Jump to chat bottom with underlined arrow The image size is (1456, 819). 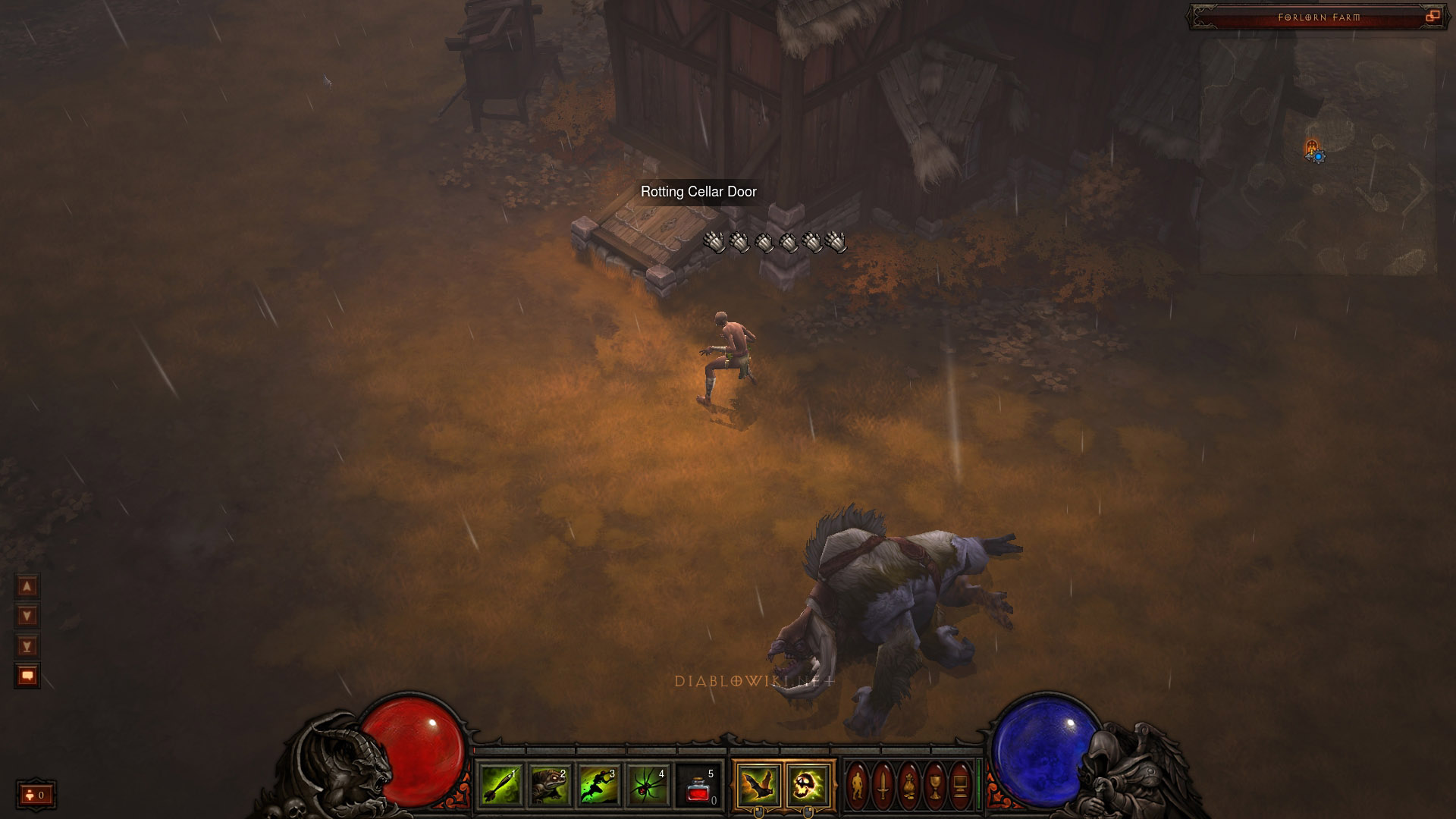click(27, 646)
